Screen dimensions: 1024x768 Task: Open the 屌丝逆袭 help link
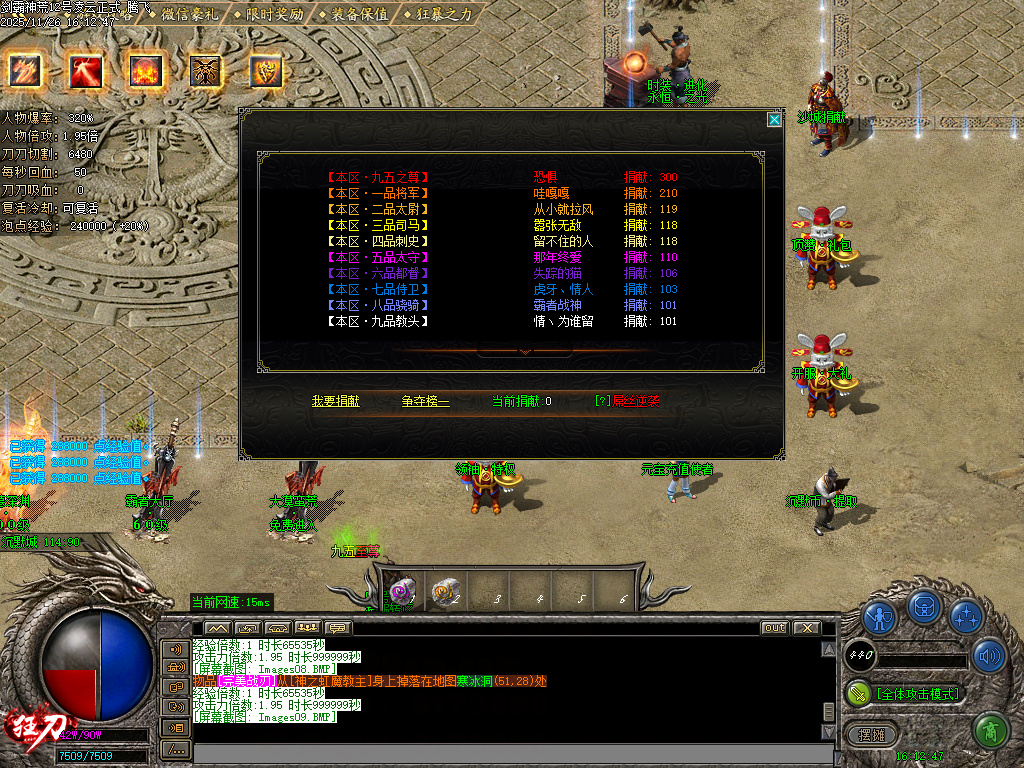pyautogui.click(x=632, y=401)
